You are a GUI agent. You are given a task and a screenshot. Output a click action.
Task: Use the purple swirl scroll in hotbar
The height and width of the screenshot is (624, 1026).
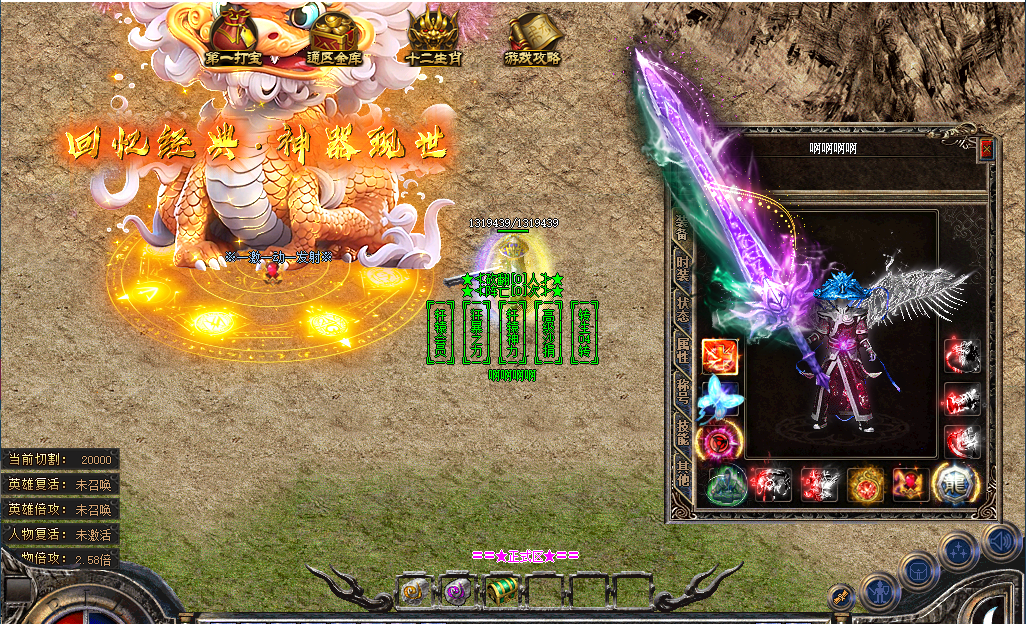pyautogui.click(x=457, y=592)
